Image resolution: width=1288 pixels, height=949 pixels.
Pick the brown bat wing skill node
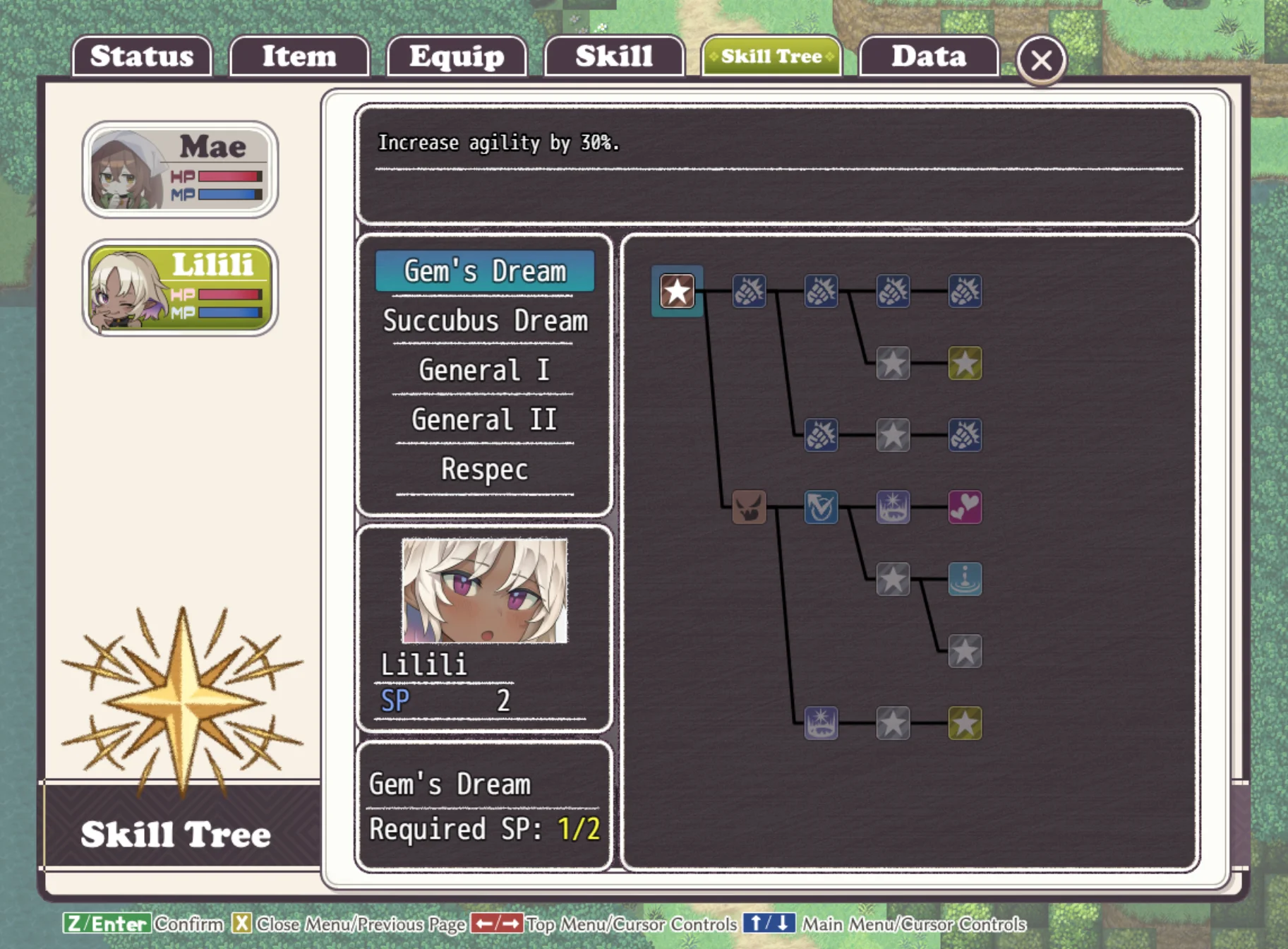(749, 507)
